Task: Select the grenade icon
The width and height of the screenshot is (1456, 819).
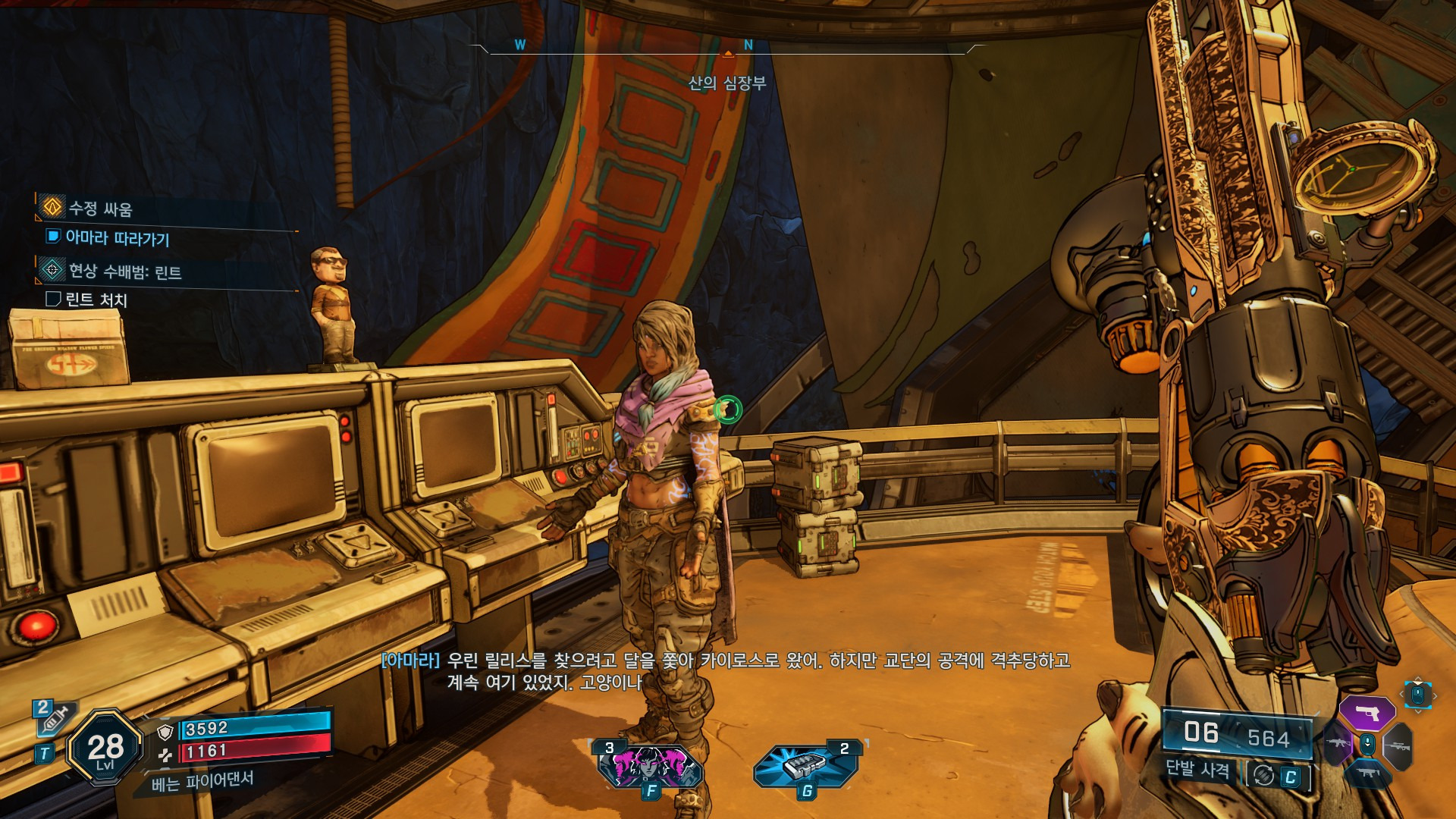Action: (805, 766)
